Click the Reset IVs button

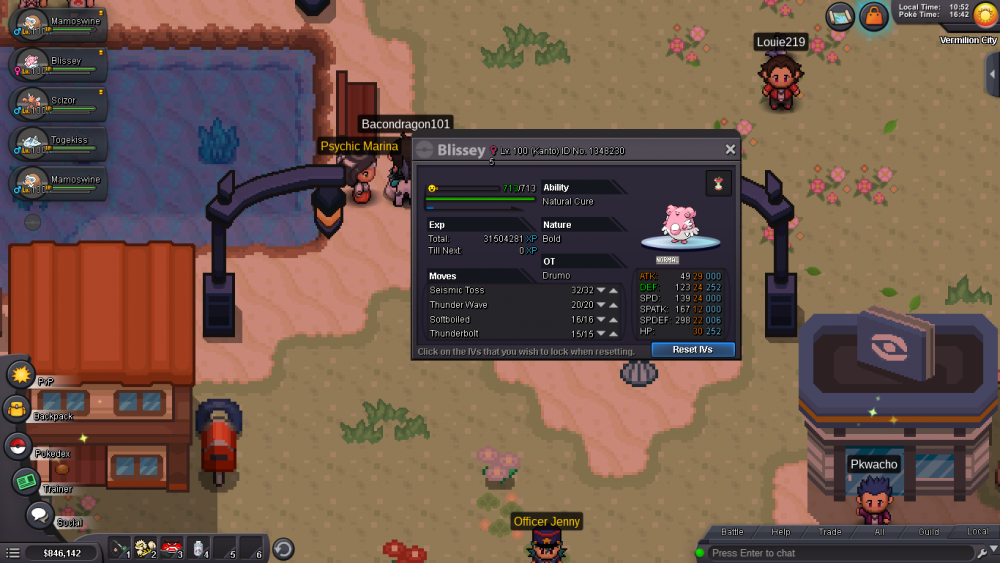coord(692,350)
